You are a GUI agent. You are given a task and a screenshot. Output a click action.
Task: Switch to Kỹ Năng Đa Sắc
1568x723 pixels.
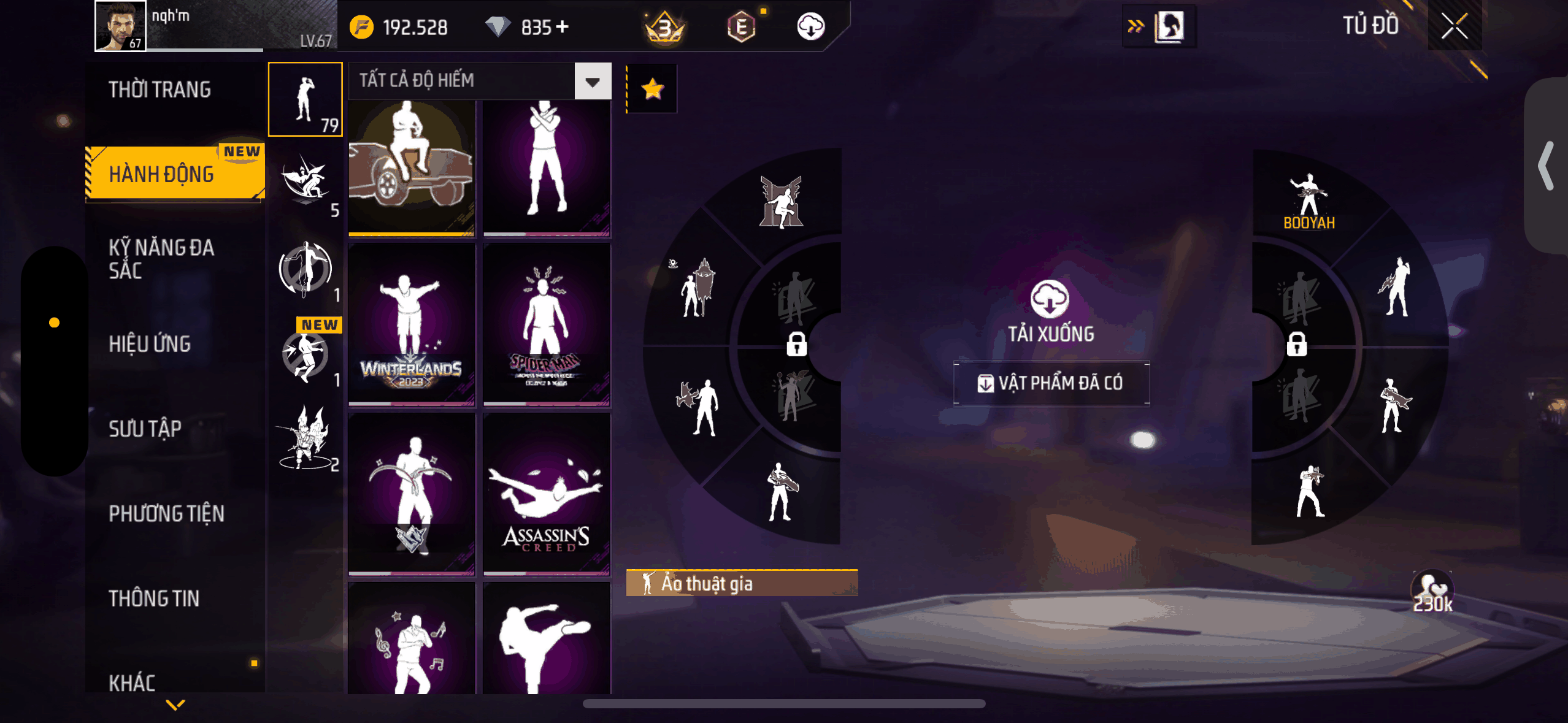pos(161,259)
